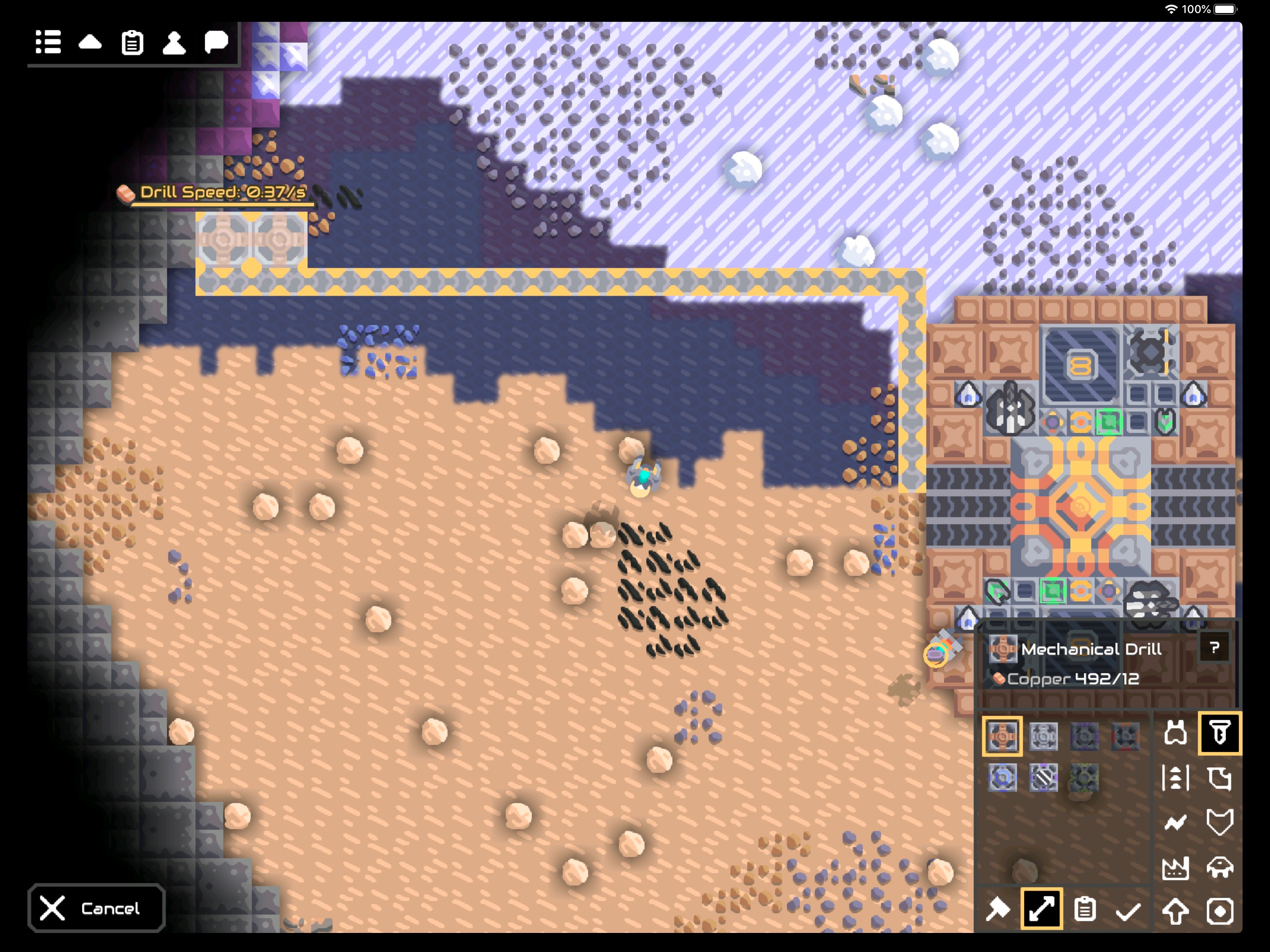Viewport: 1270px width, 952px height.
Task: Toggle the diagonal arrows placement mode
Action: 1041,909
